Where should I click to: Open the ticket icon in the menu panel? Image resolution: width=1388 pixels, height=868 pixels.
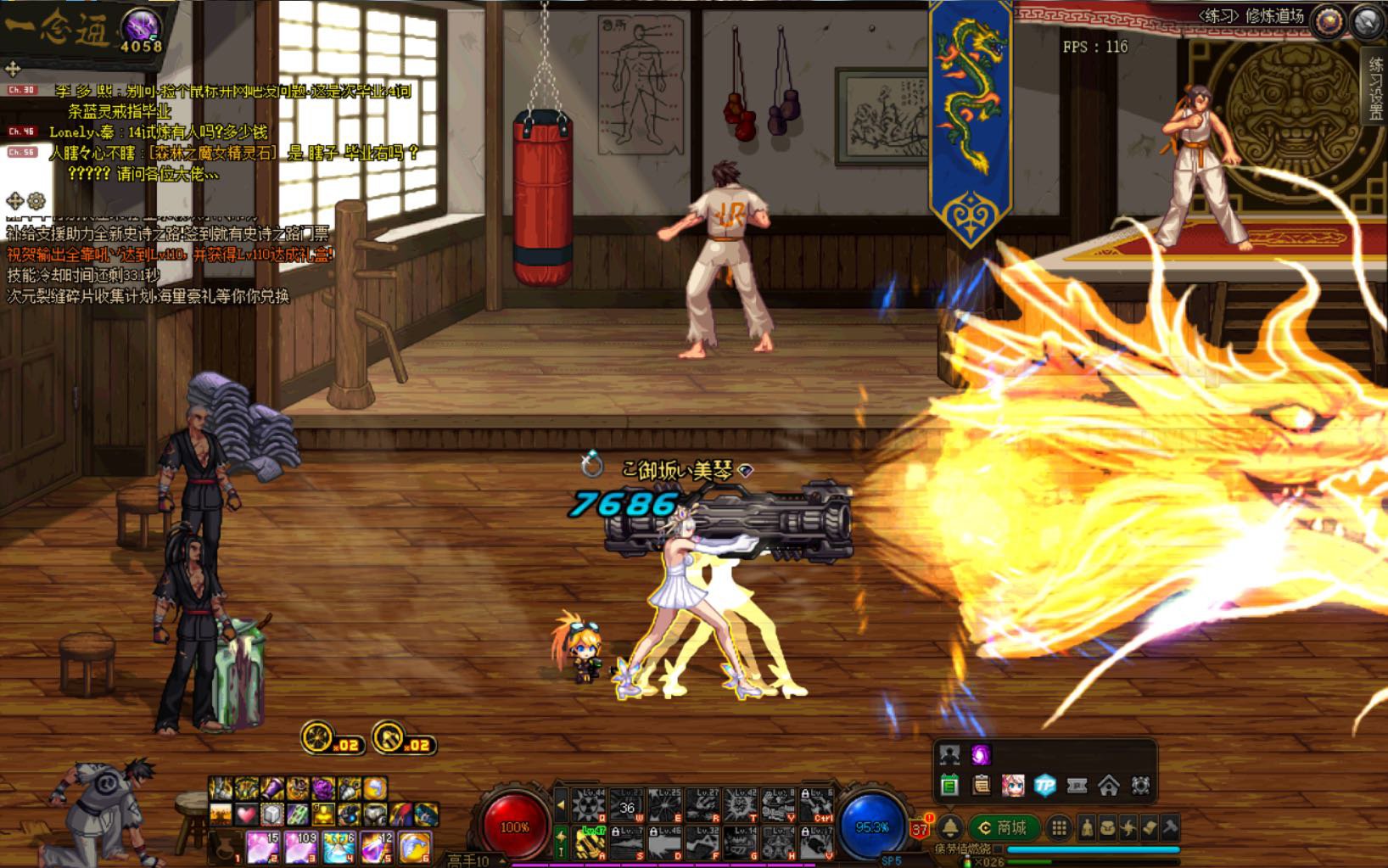tap(1077, 786)
